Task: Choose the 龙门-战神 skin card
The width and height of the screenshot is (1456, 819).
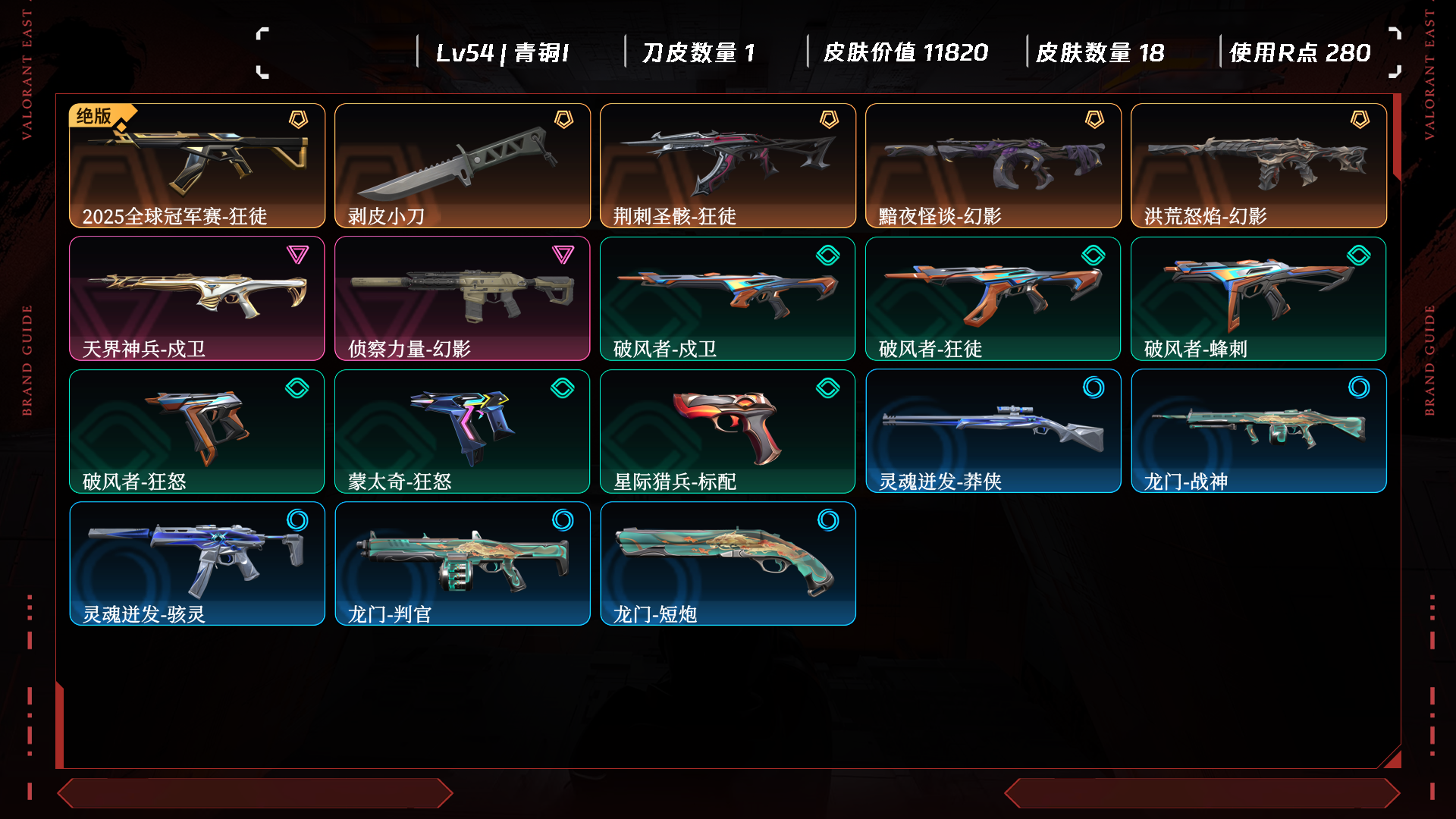Action: click(1259, 431)
